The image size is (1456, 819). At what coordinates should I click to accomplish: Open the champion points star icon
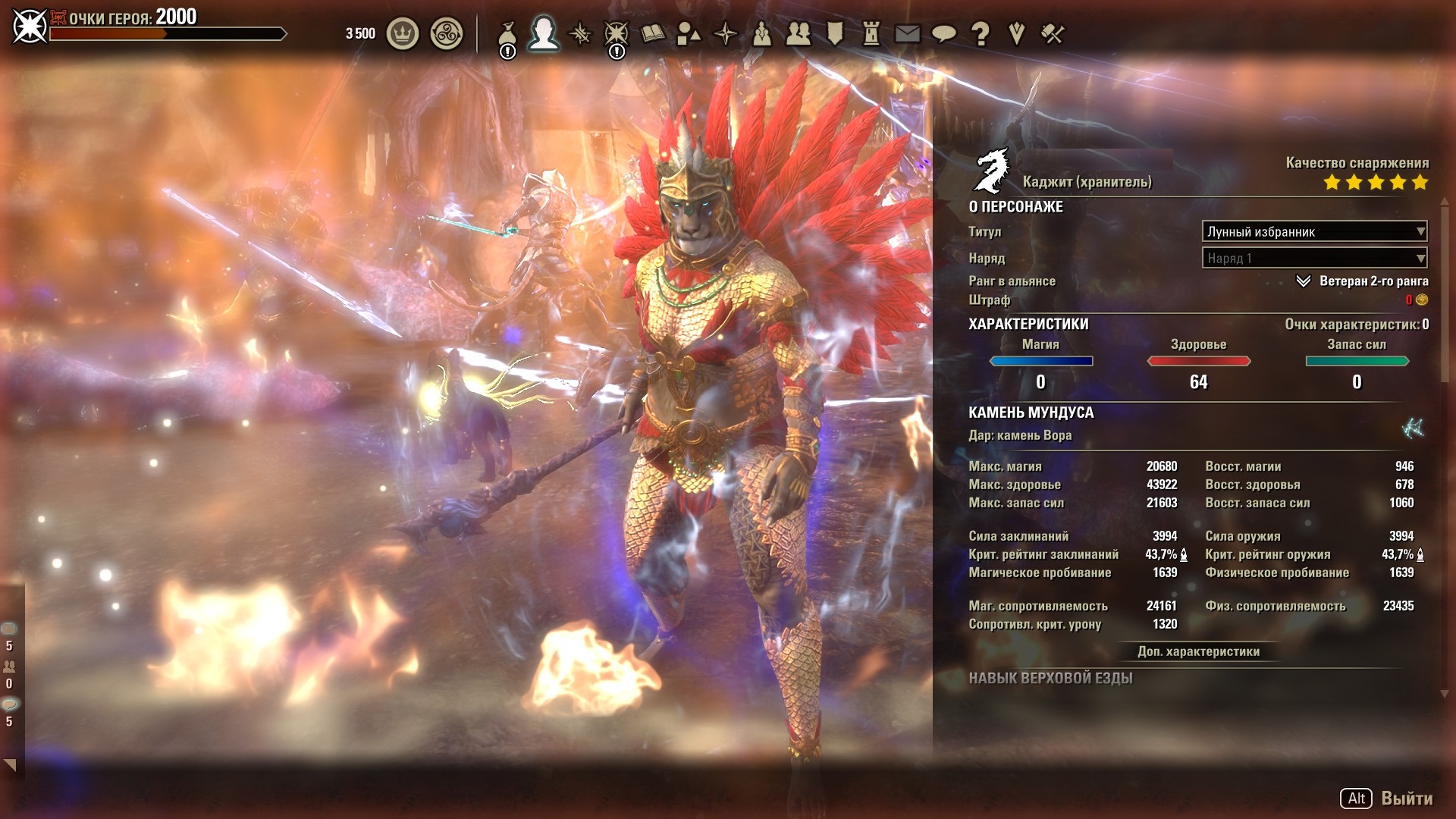tap(616, 34)
